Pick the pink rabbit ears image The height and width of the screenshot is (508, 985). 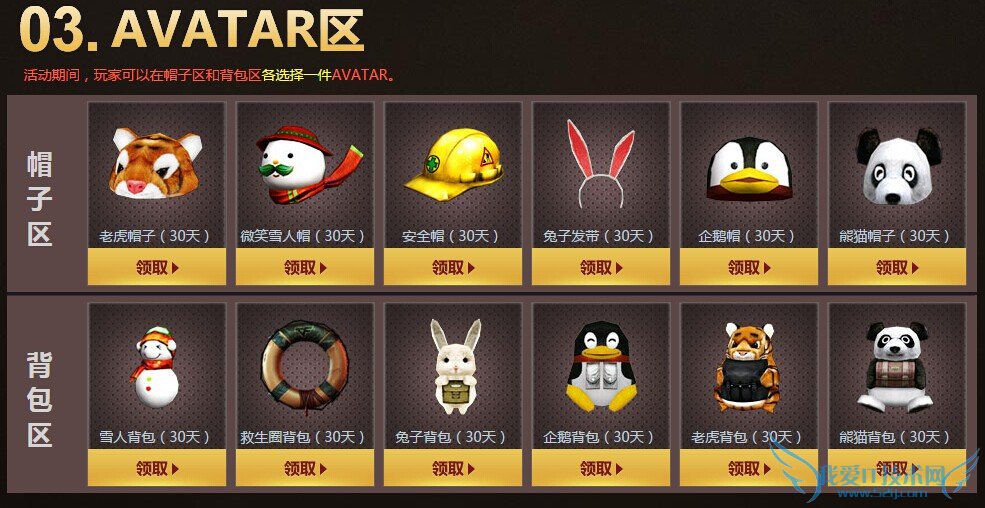click(600, 160)
